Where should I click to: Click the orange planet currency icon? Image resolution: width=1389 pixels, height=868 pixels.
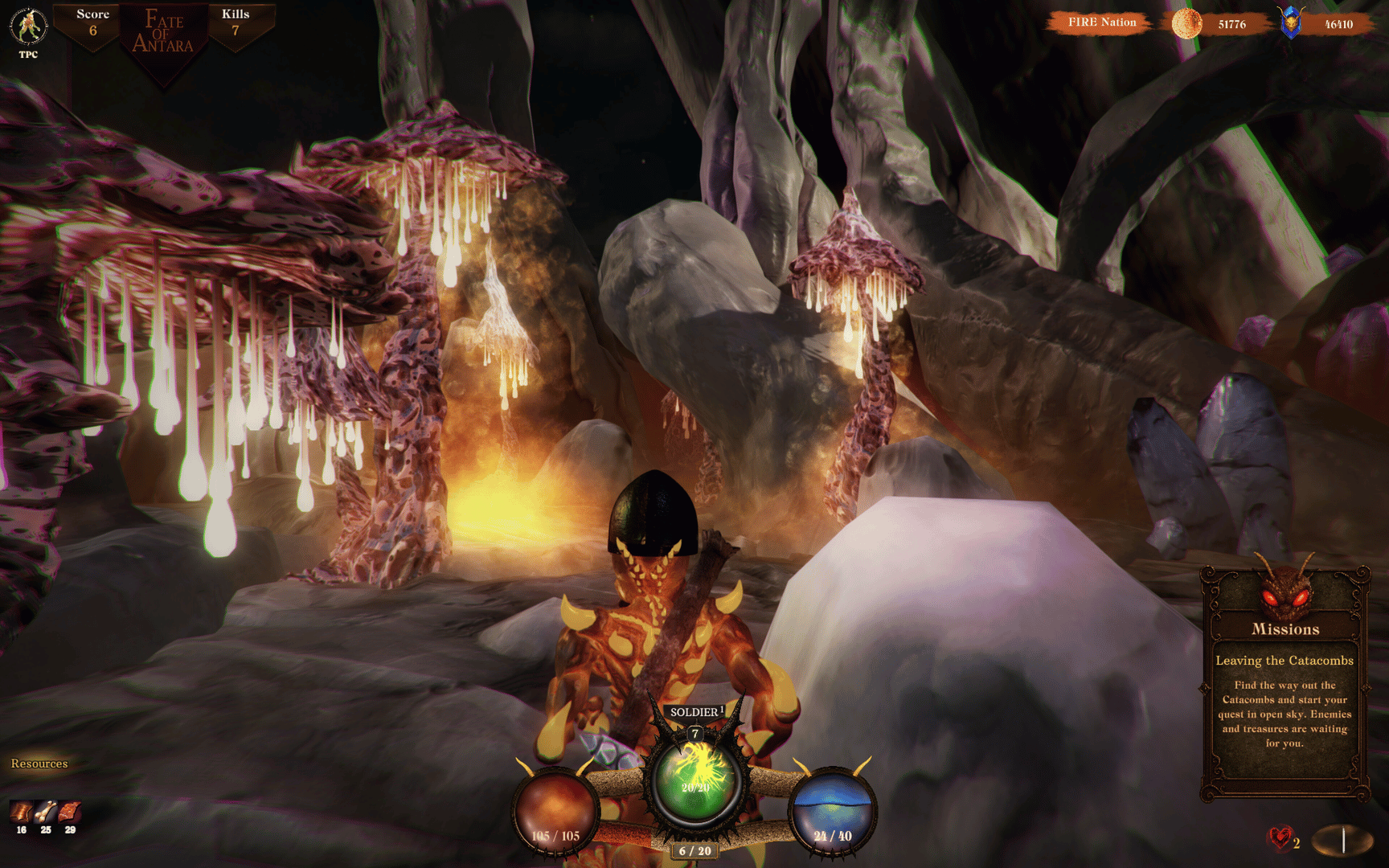pos(1186,24)
